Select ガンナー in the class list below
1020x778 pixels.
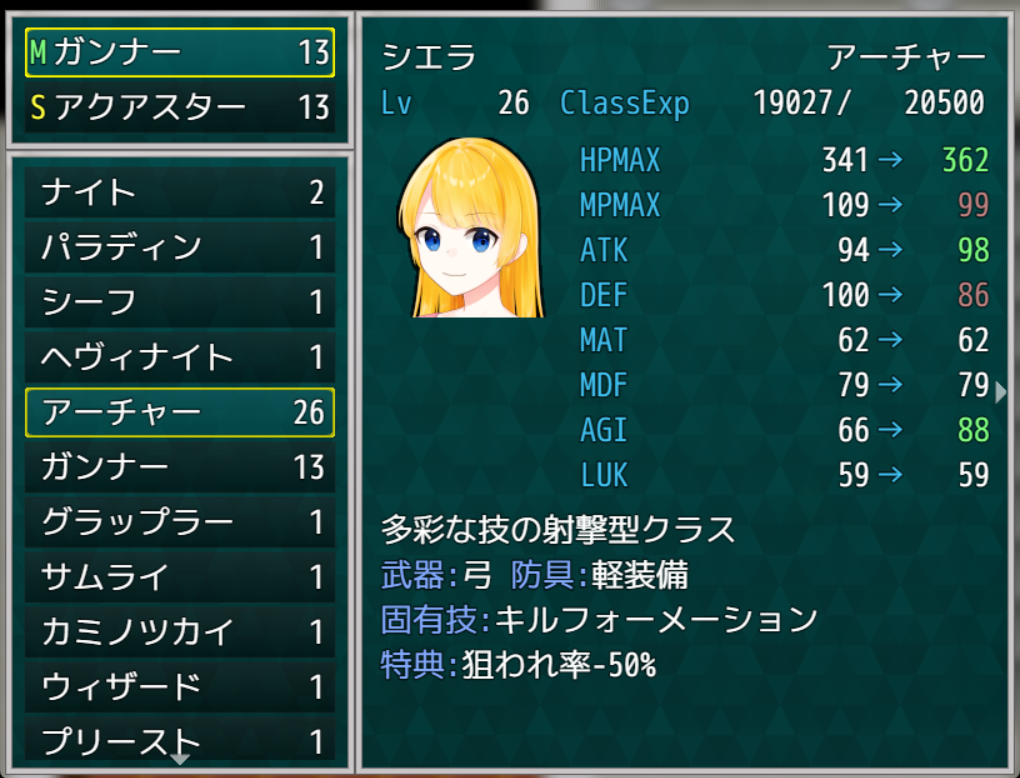[180, 467]
